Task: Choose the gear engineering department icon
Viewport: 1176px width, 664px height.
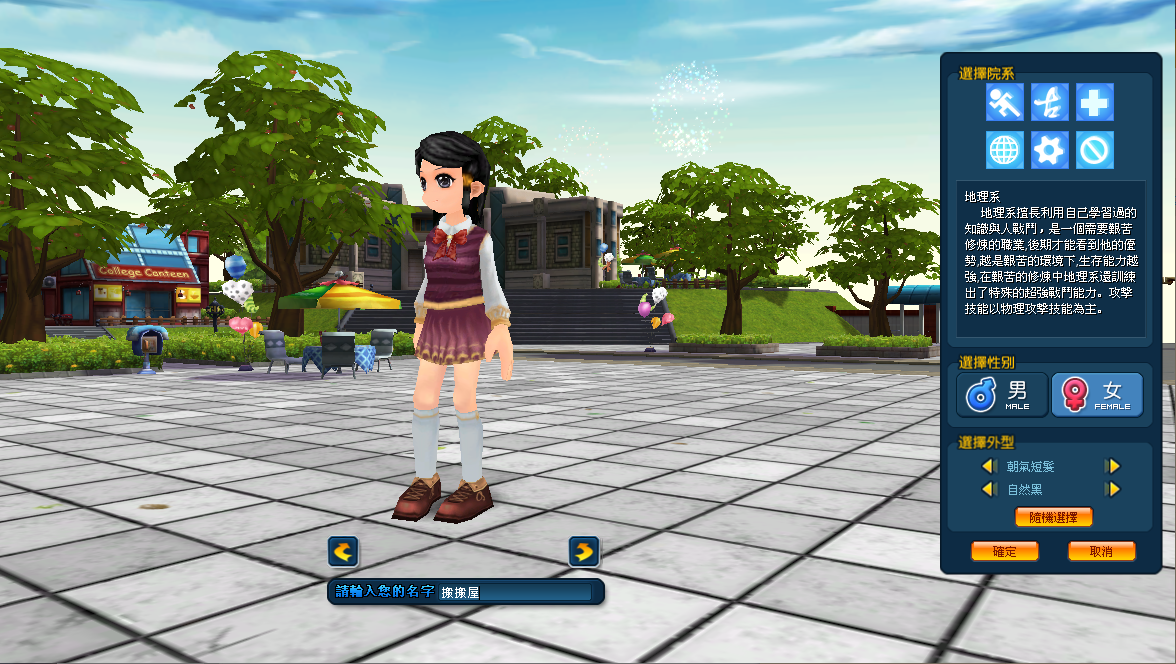Action: pos(1049,150)
